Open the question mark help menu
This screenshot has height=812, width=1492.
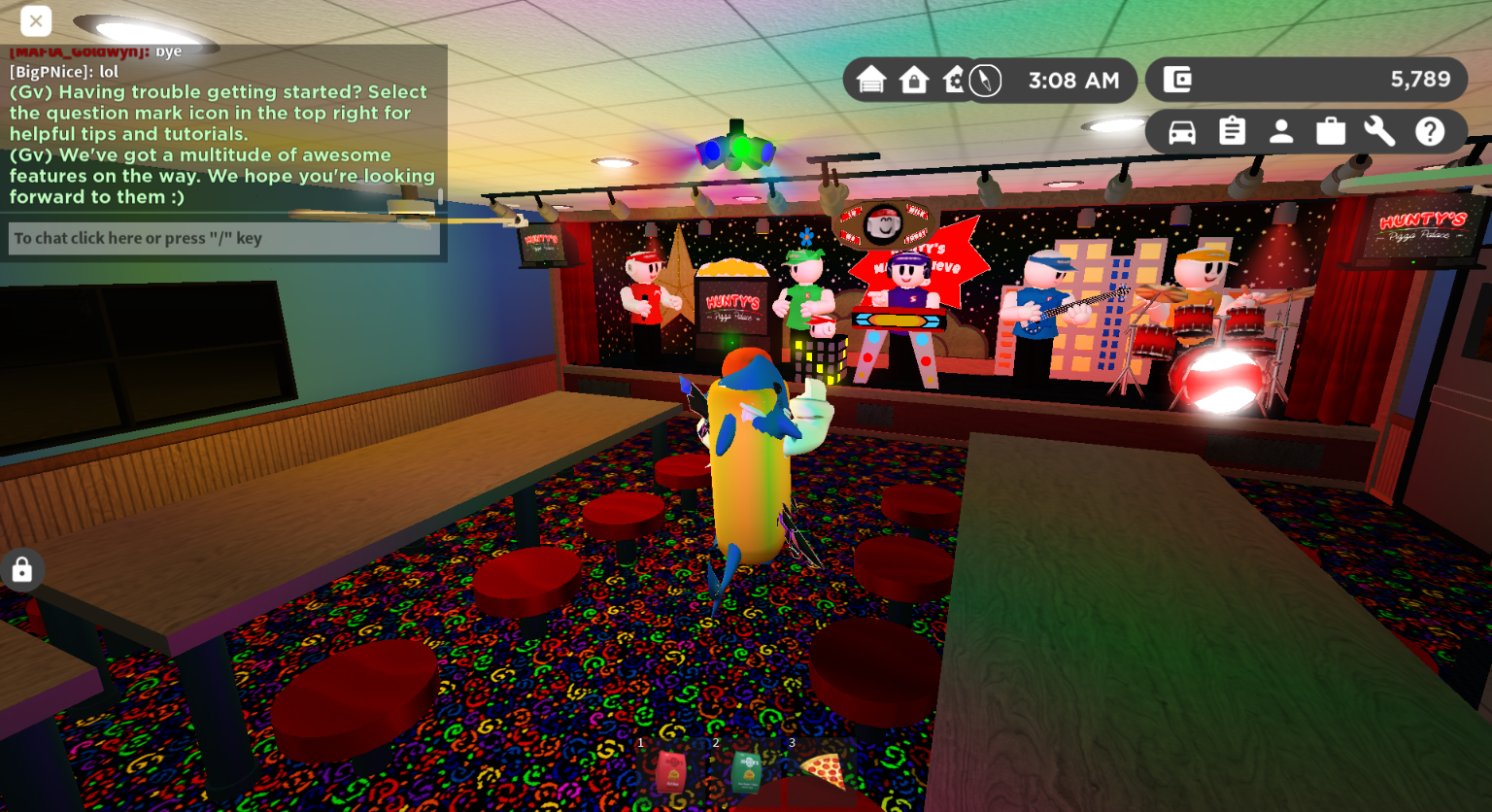point(1430,131)
